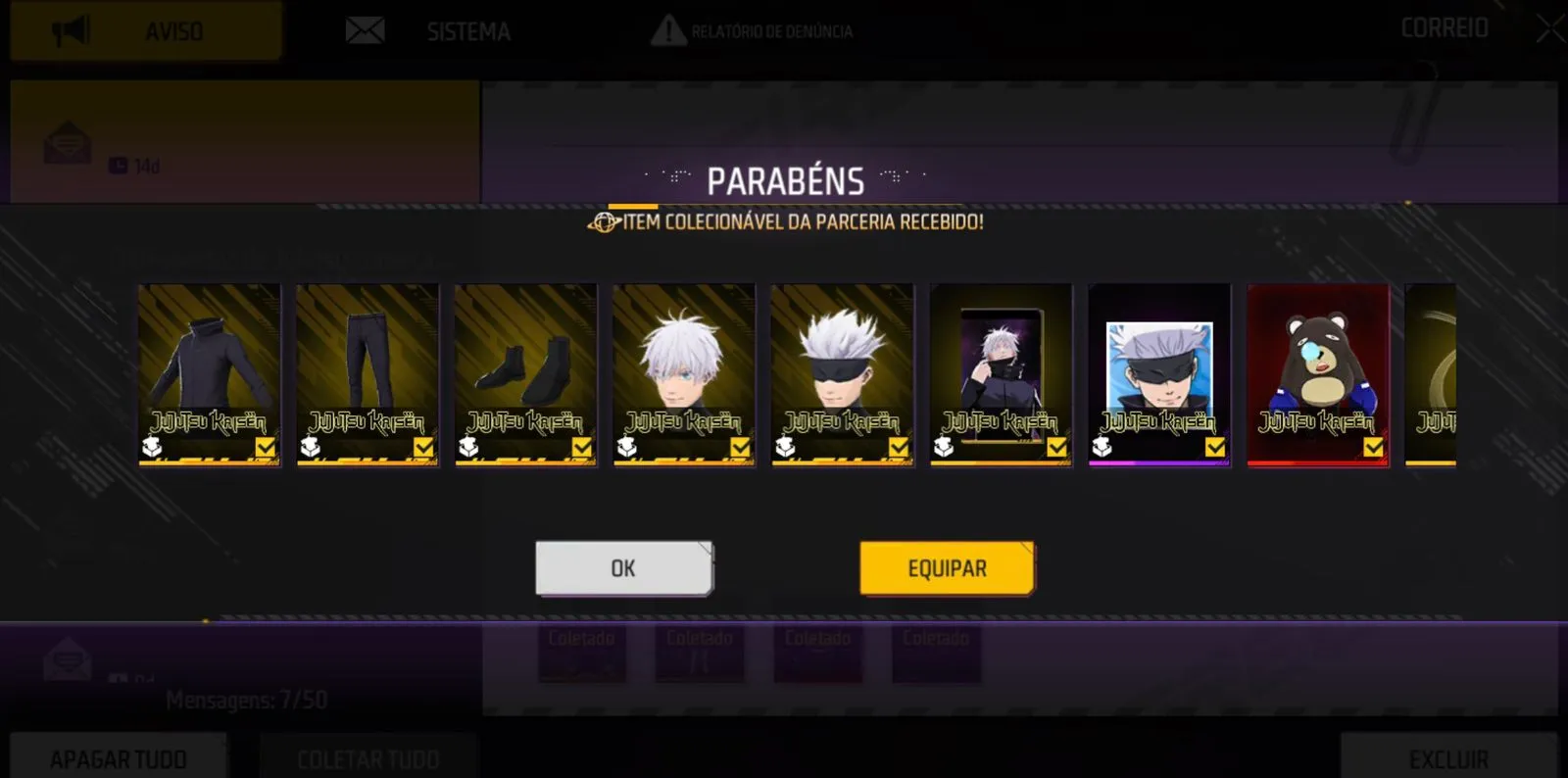1568x778 pixels.
Task: Click the warning triangle on RELATÓRIO DE DENÚNCIA
Action: coord(671,29)
